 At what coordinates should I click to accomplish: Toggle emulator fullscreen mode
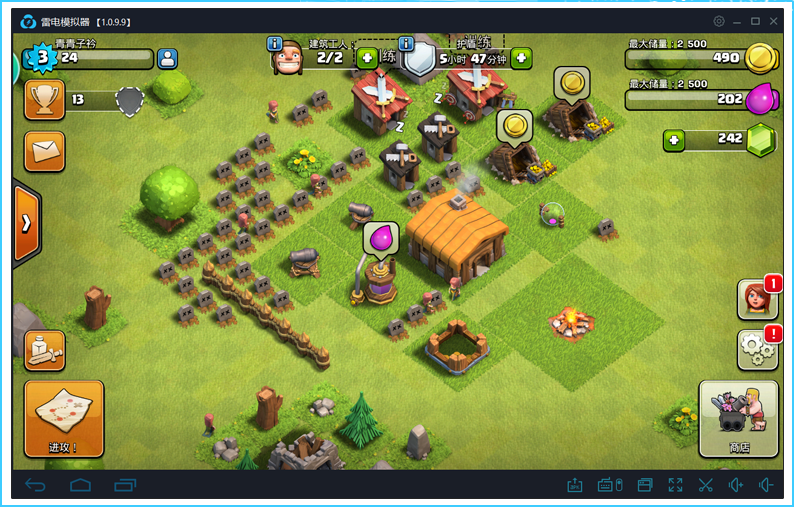(675, 485)
